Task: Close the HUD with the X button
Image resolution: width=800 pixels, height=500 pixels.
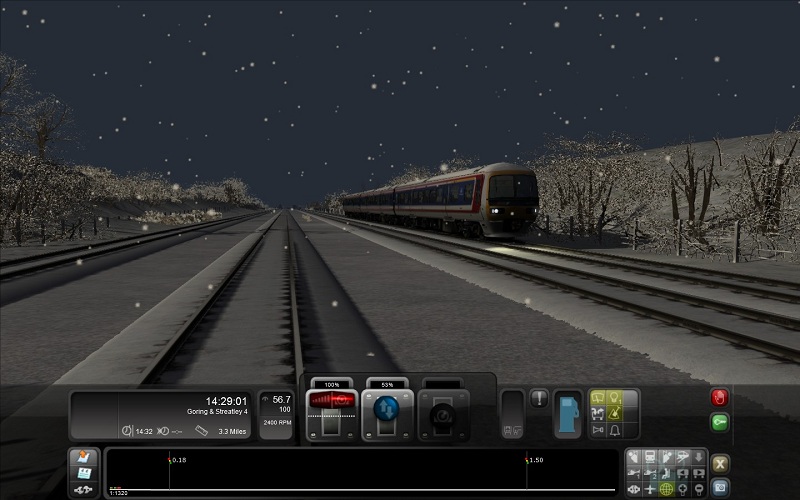Action: 720,463
